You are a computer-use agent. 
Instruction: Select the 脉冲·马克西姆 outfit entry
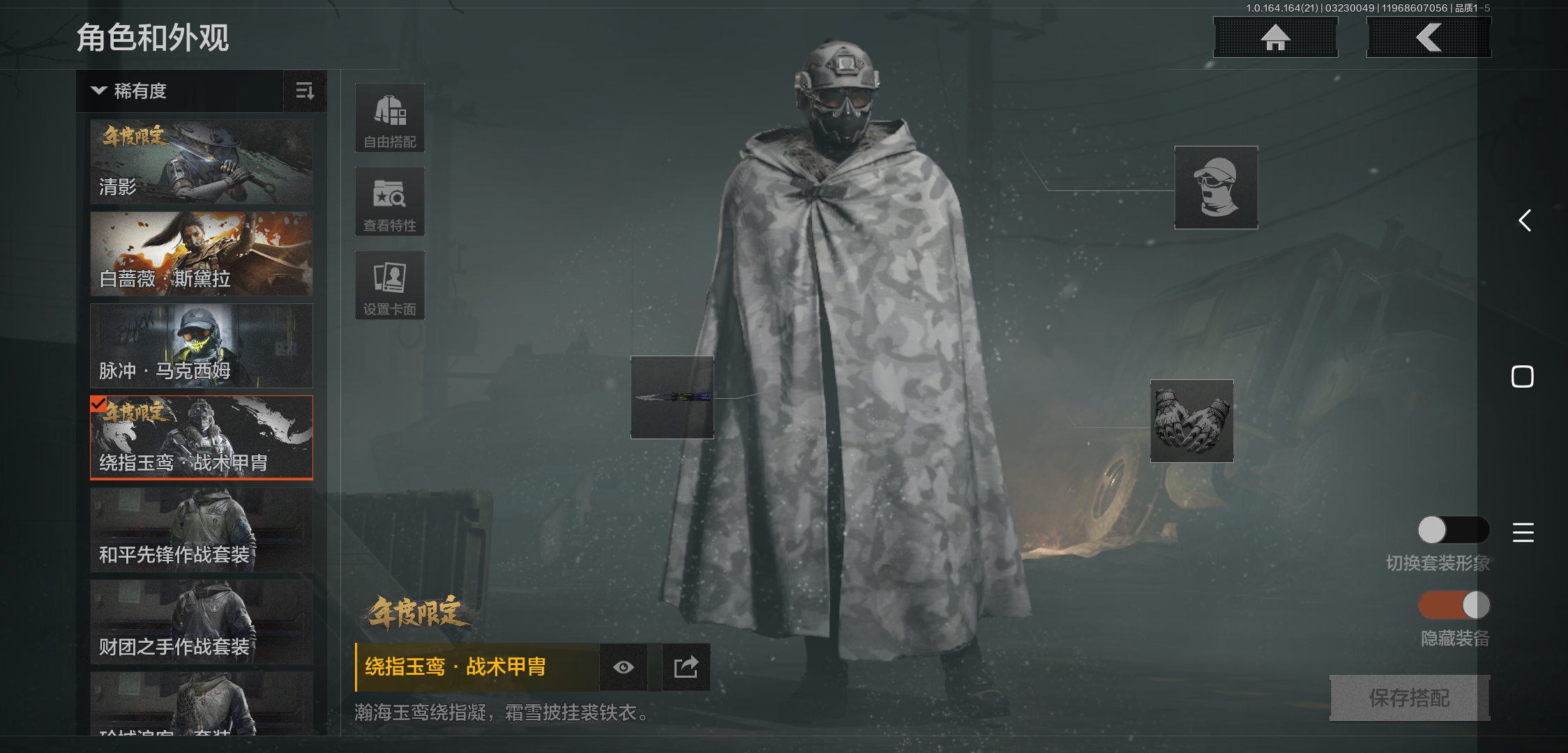click(x=201, y=347)
